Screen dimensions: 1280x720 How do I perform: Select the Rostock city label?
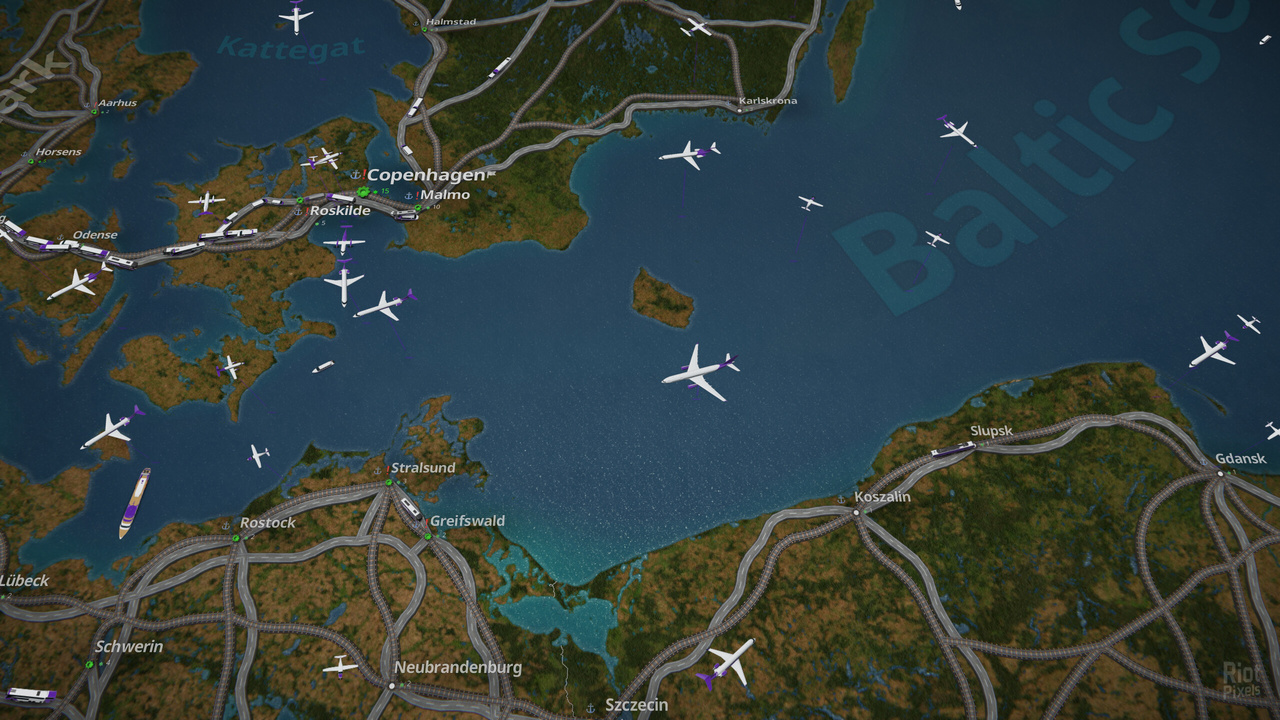click(267, 523)
